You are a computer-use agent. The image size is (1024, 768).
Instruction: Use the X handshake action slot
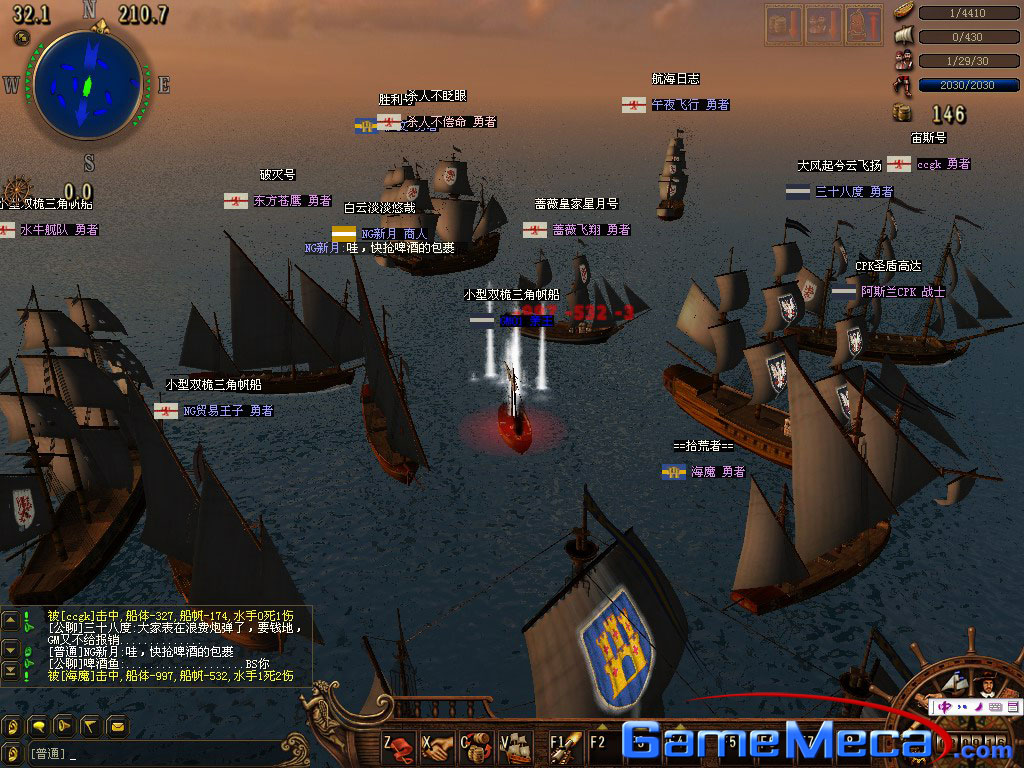point(438,745)
